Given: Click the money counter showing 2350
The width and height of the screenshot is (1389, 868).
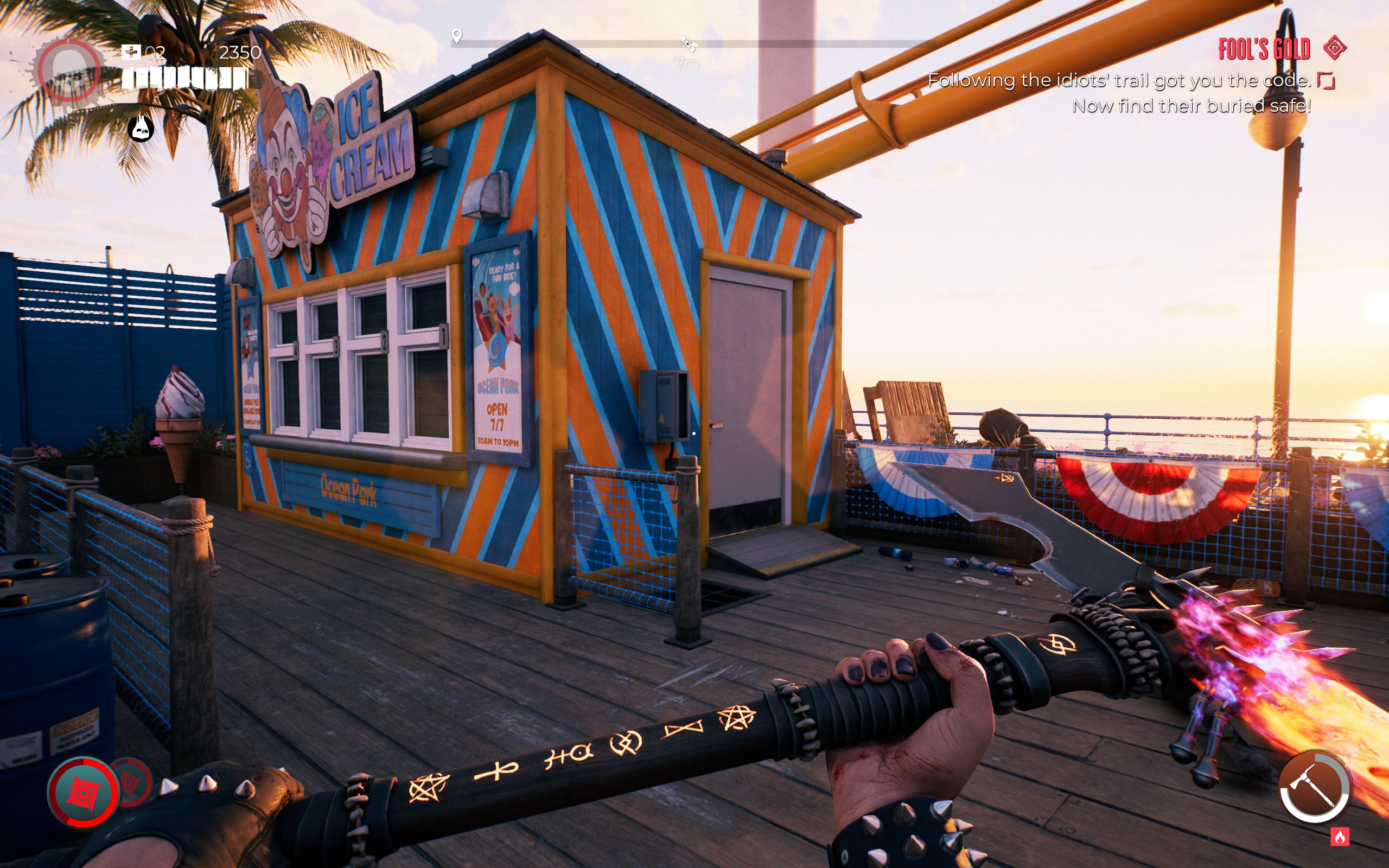Looking at the screenshot, I should point(240,53).
